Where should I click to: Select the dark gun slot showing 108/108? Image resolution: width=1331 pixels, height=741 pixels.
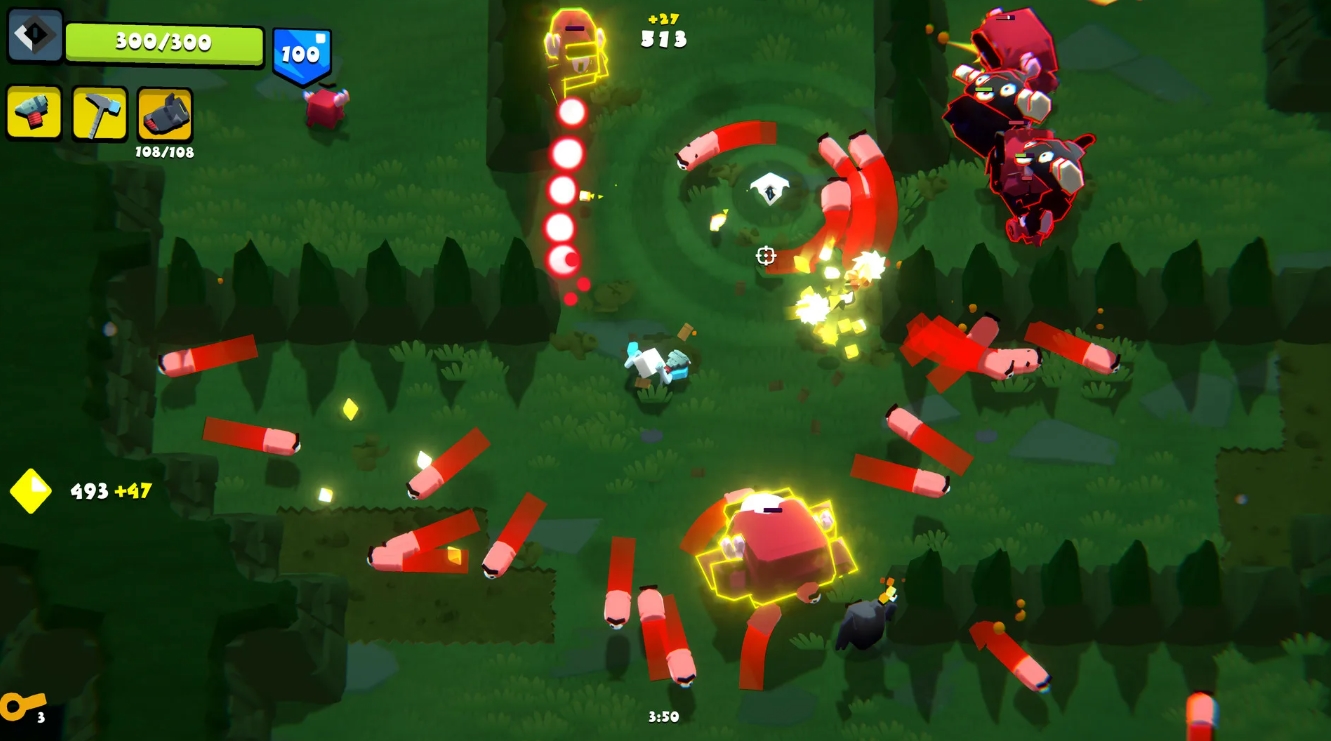click(165, 114)
